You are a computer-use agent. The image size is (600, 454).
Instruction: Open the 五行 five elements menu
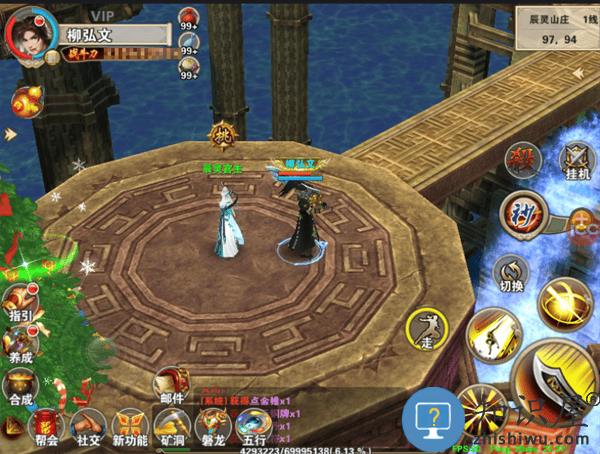pos(252,429)
